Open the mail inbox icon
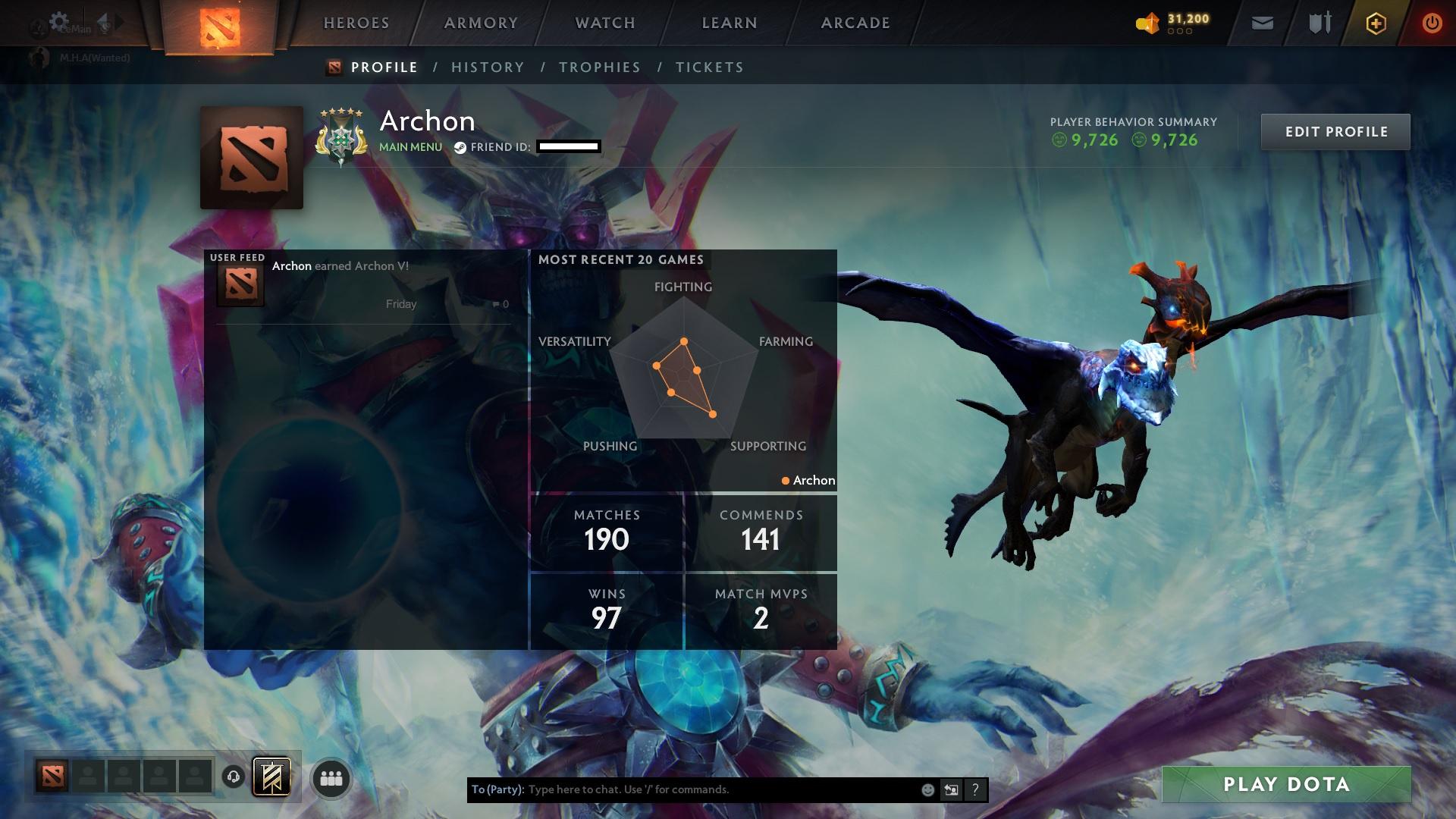Viewport: 1456px width, 819px height. tap(1261, 23)
